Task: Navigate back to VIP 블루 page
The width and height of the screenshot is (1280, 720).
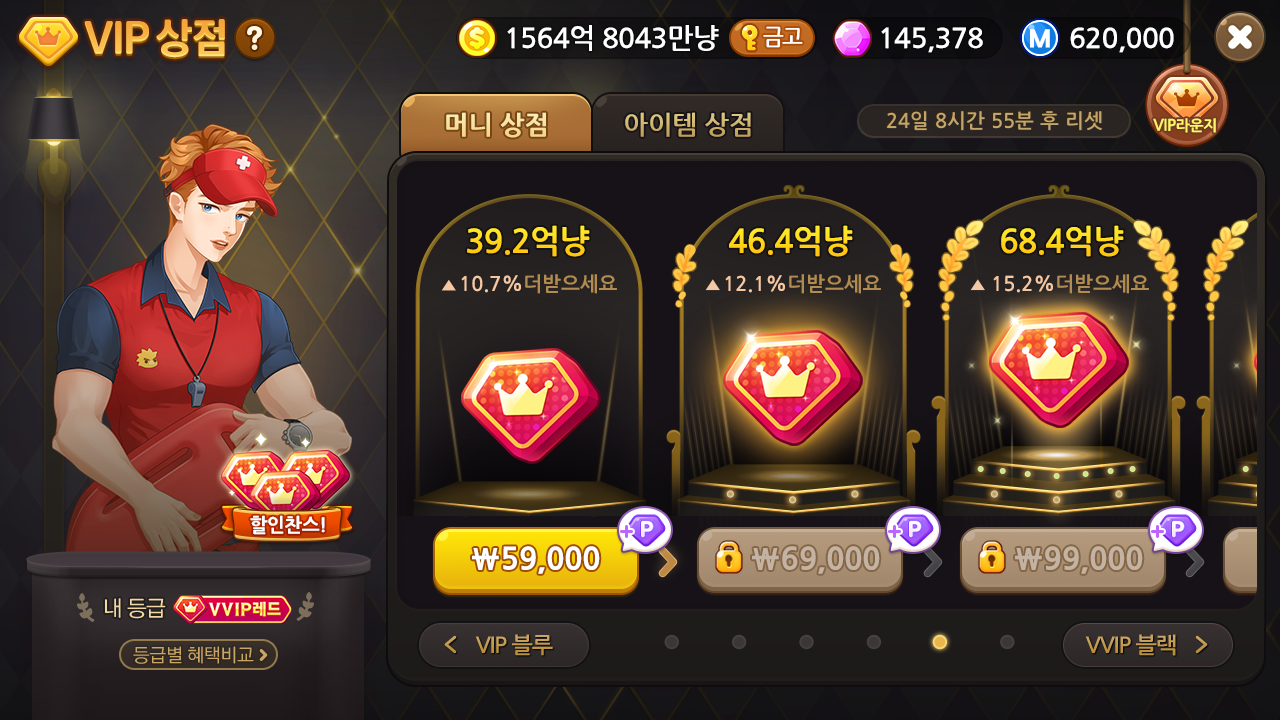Action: pos(503,645)
